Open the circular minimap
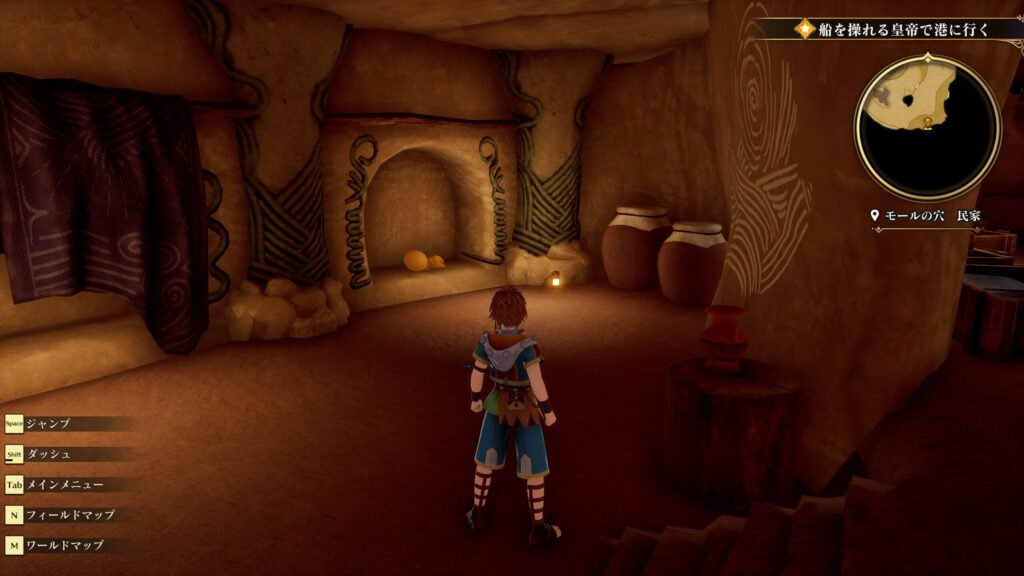Viewport: 1024px width, 576px height. click(927, 127)
